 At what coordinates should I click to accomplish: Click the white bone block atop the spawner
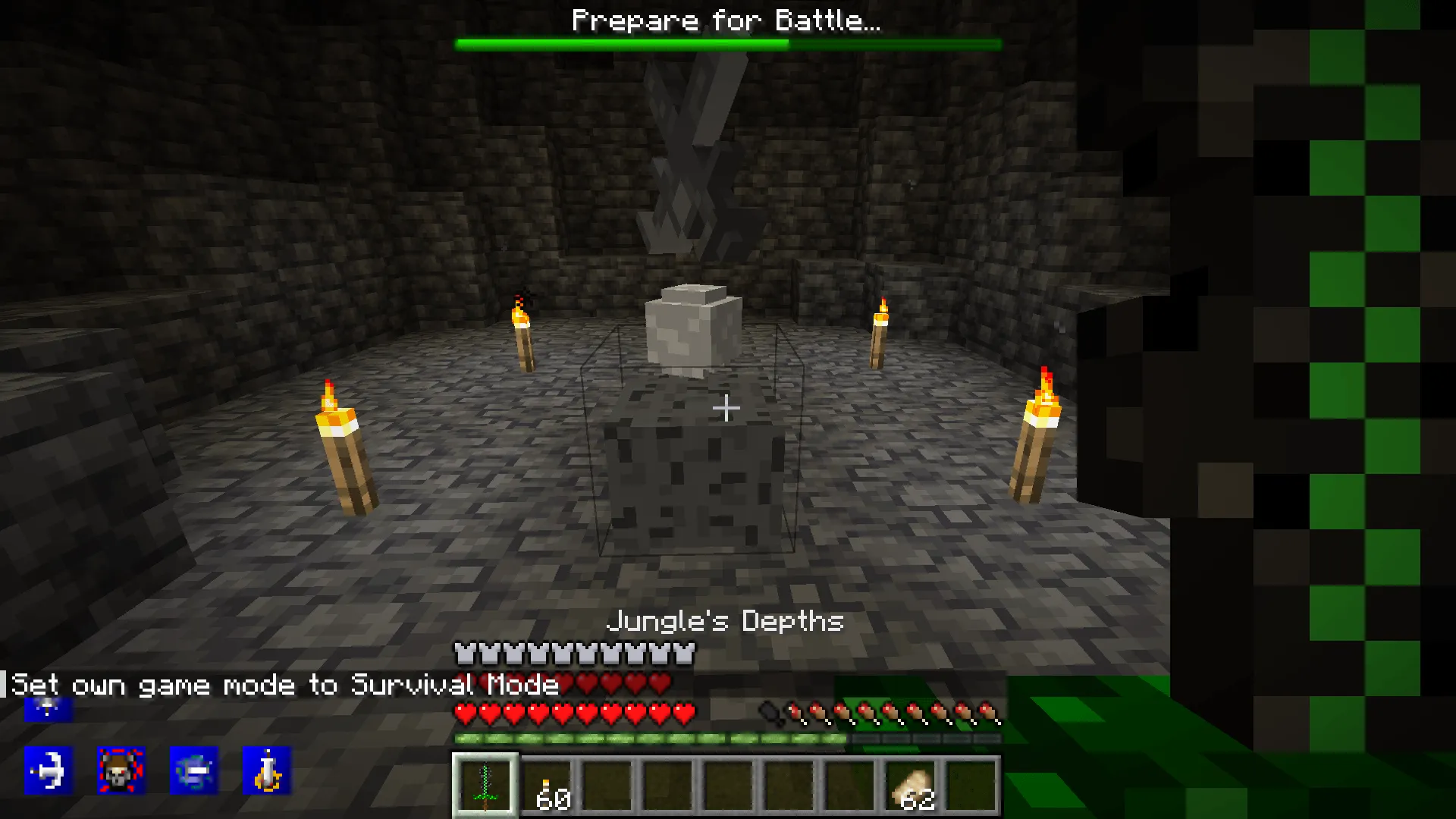click(x=690, y=330)
